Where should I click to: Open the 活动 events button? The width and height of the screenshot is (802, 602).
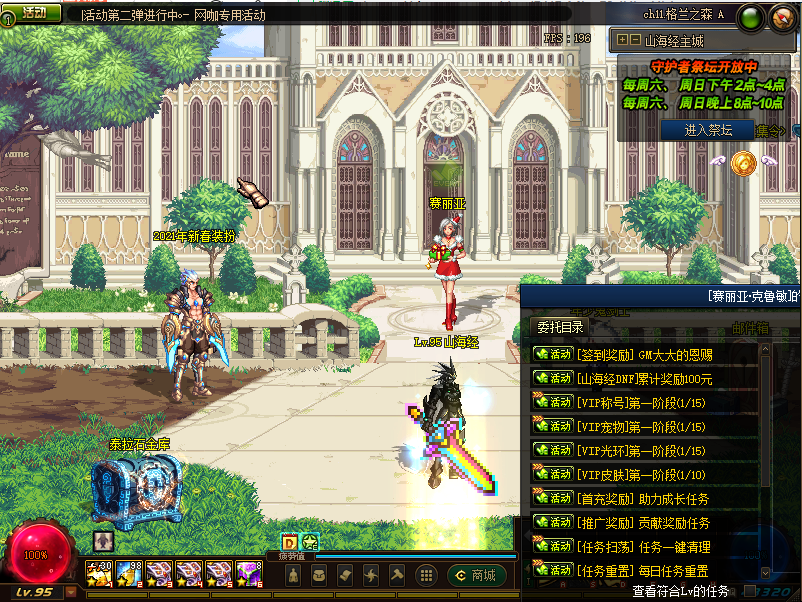[x=33, y=12]
